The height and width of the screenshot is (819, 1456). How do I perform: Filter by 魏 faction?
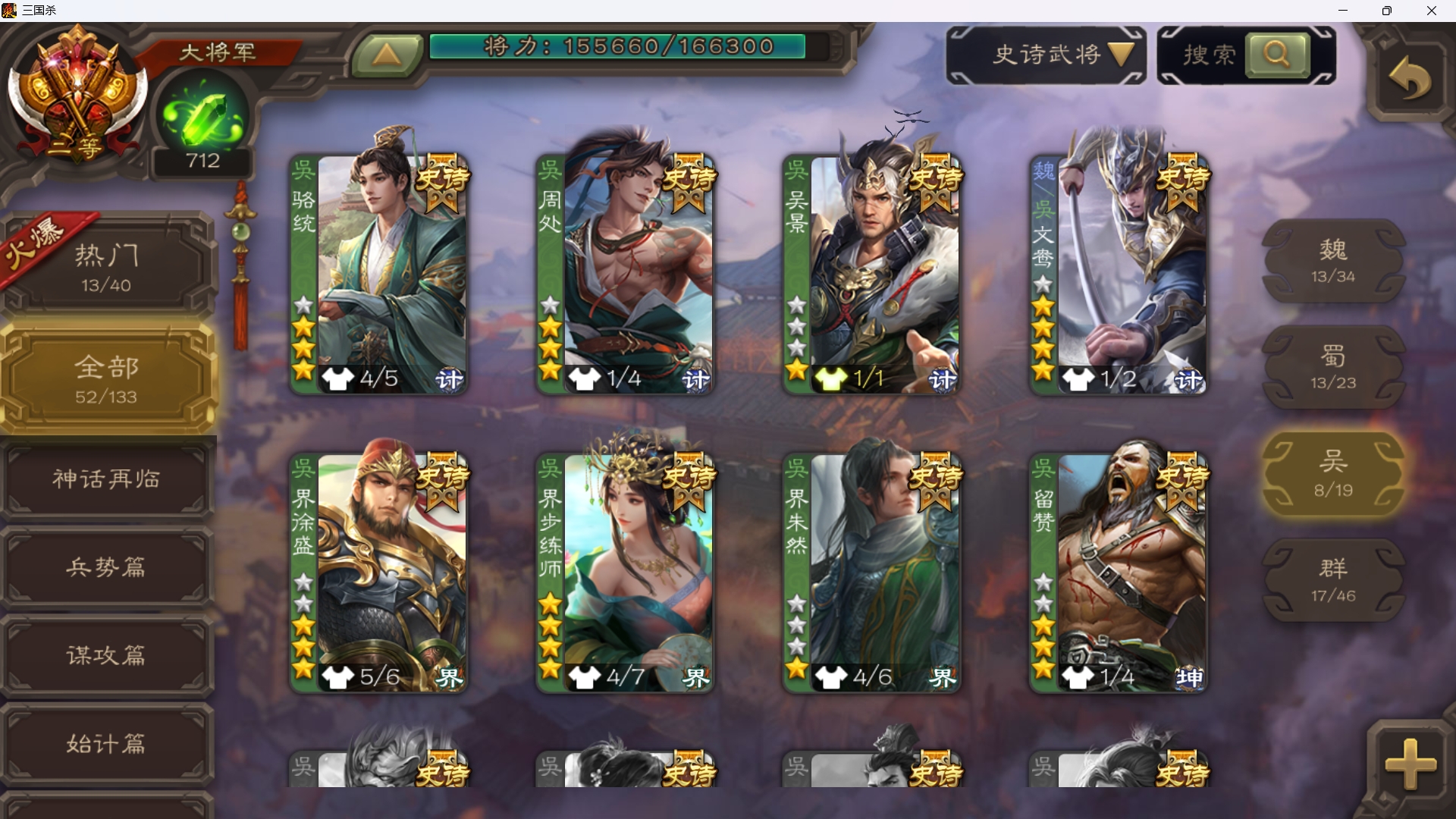(1333, 261)
